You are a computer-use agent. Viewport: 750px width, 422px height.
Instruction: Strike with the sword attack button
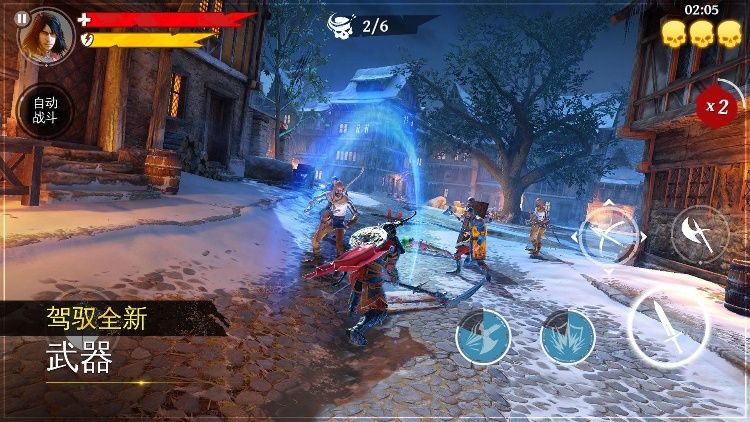[668, 326]
